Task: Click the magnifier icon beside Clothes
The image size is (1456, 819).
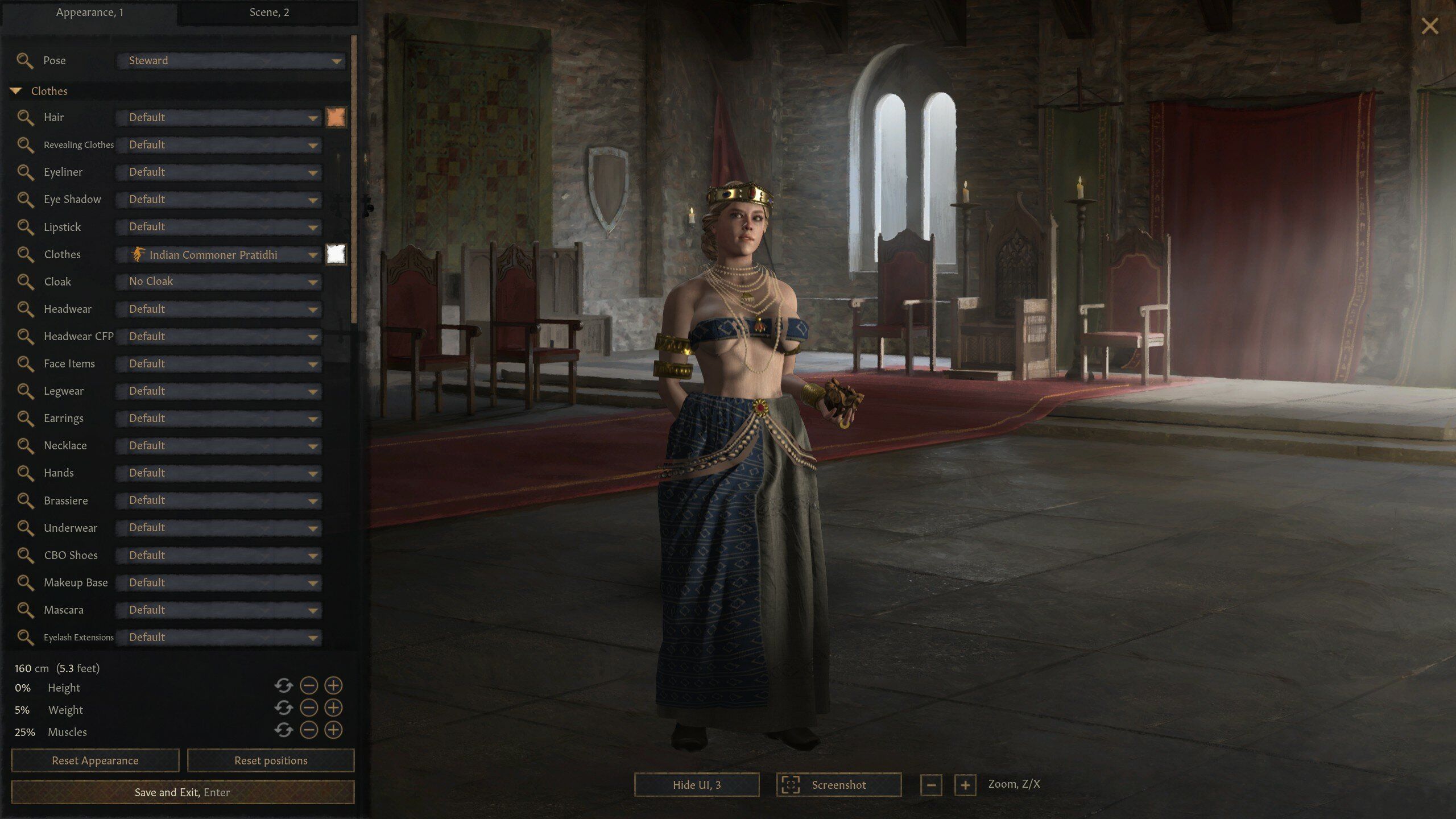Action: [26, 254]
